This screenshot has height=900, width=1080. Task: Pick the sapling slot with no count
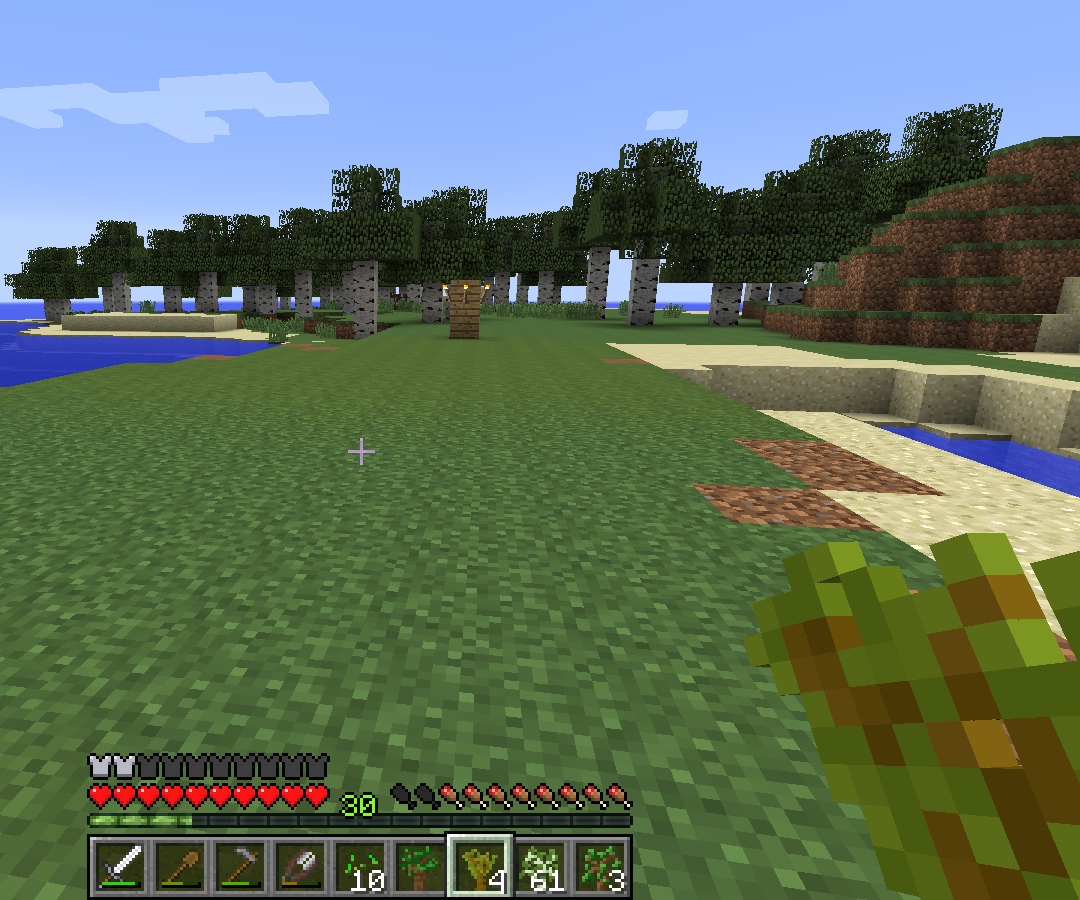coord(421,866)
